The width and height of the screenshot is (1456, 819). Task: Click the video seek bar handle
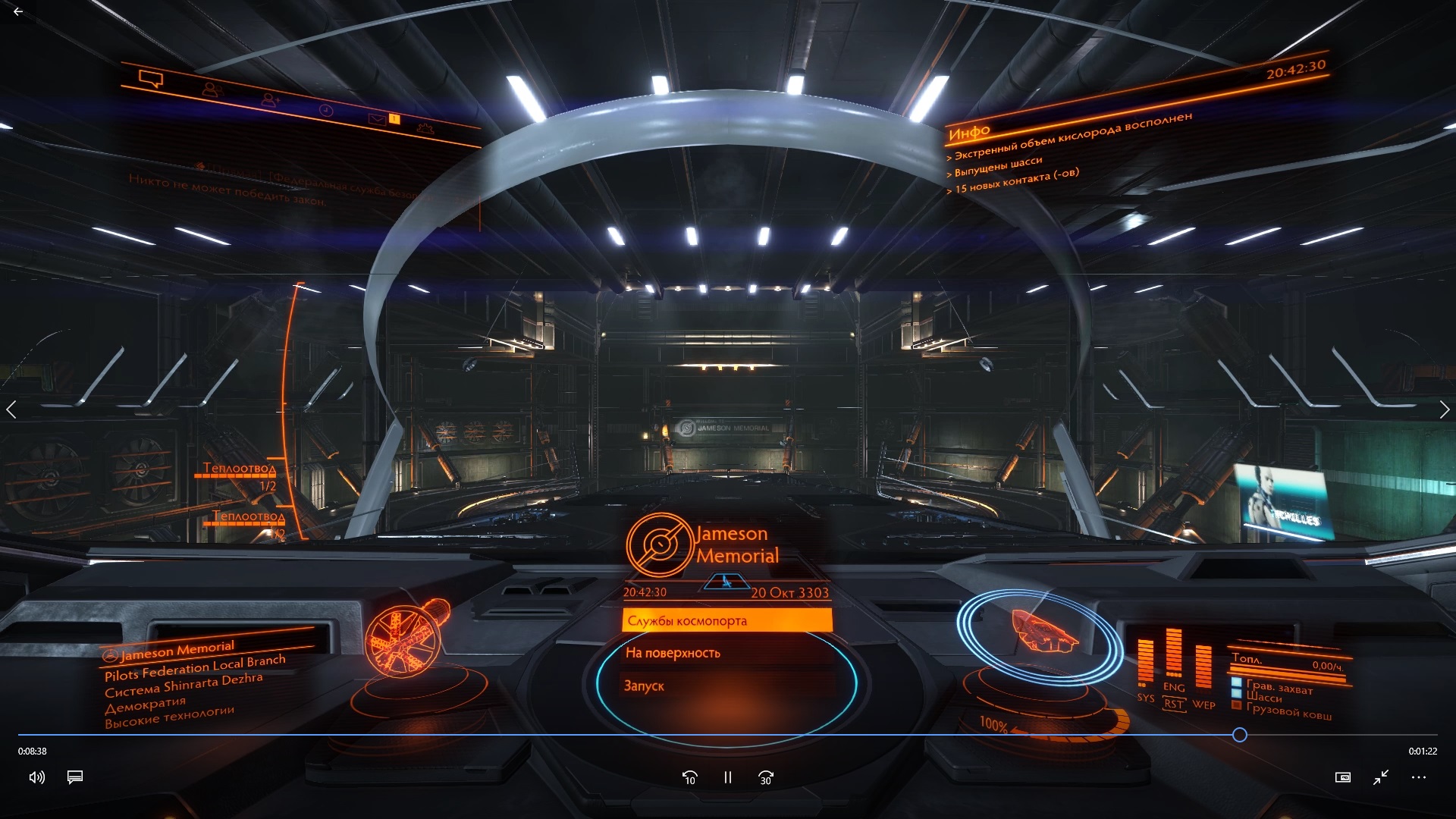[1240, 734]
